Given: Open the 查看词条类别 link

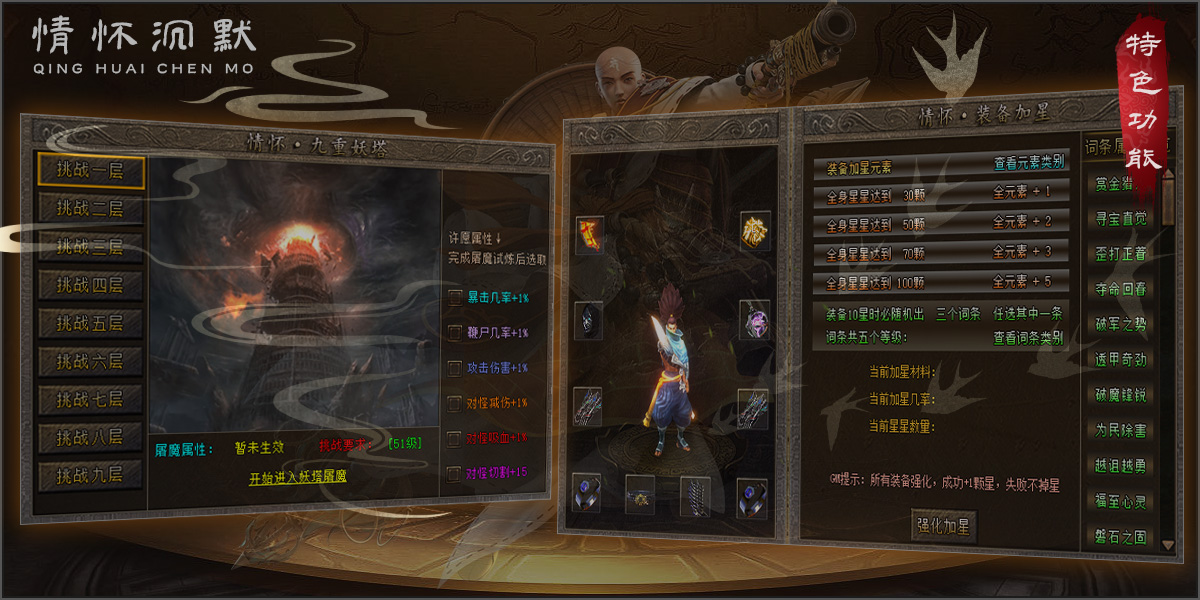Looking at the screenshot, I should (x=1028, y=338).
